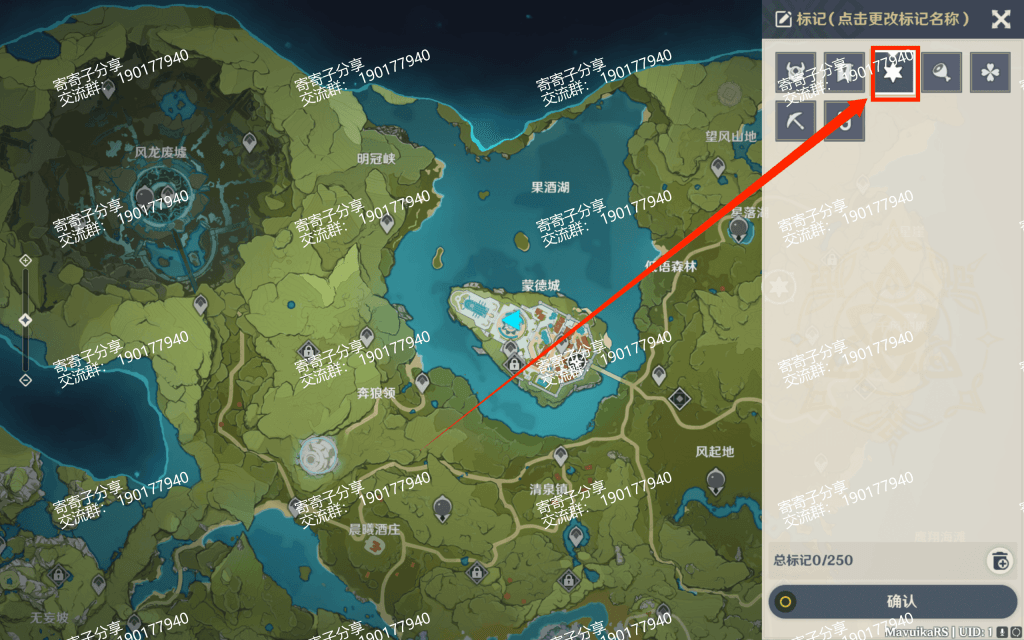The width and height of the screenshot is (1024, 640).
Task: Edit the marker name title field
Action: [868, 19]
